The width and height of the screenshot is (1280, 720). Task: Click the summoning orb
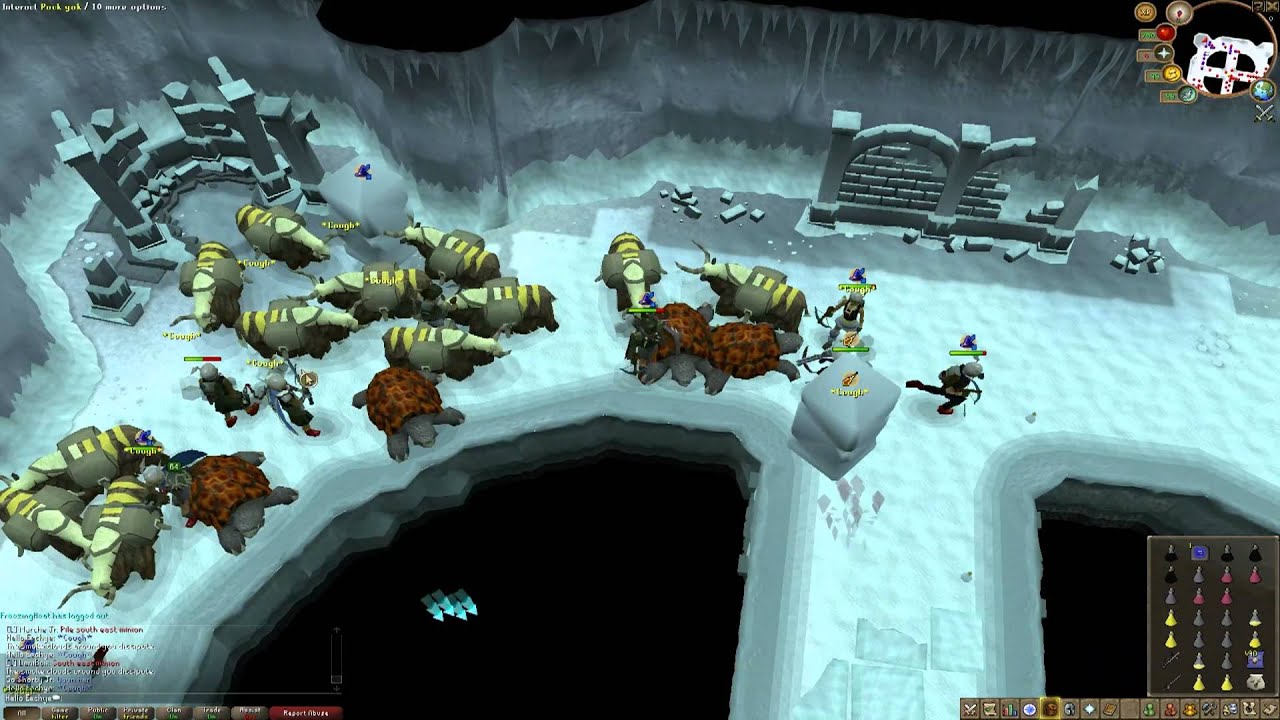coord(1188,94)
